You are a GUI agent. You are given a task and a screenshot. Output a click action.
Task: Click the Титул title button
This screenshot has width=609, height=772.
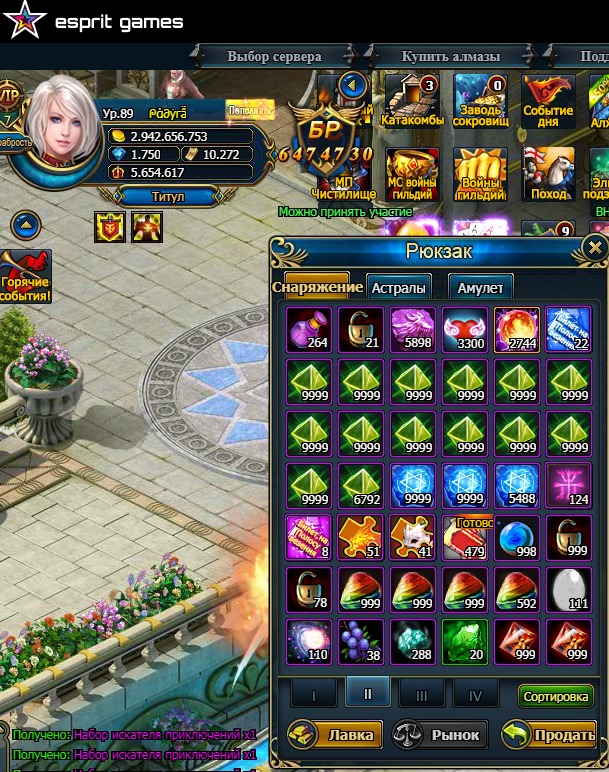click(x=167, y=197)
